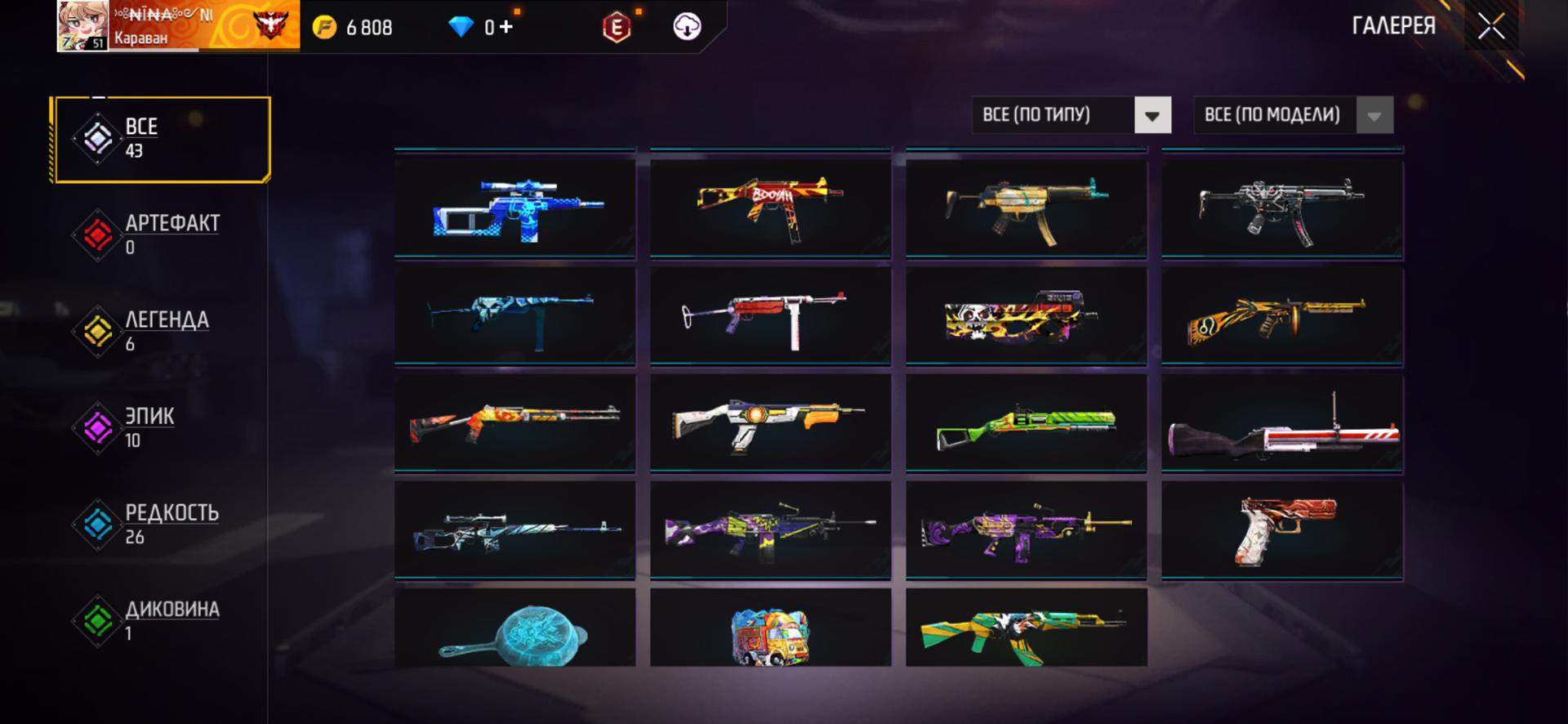The image size is (1568, 724).
Task: Choose the red and white pistol skin
Action: pos(1282,530)
